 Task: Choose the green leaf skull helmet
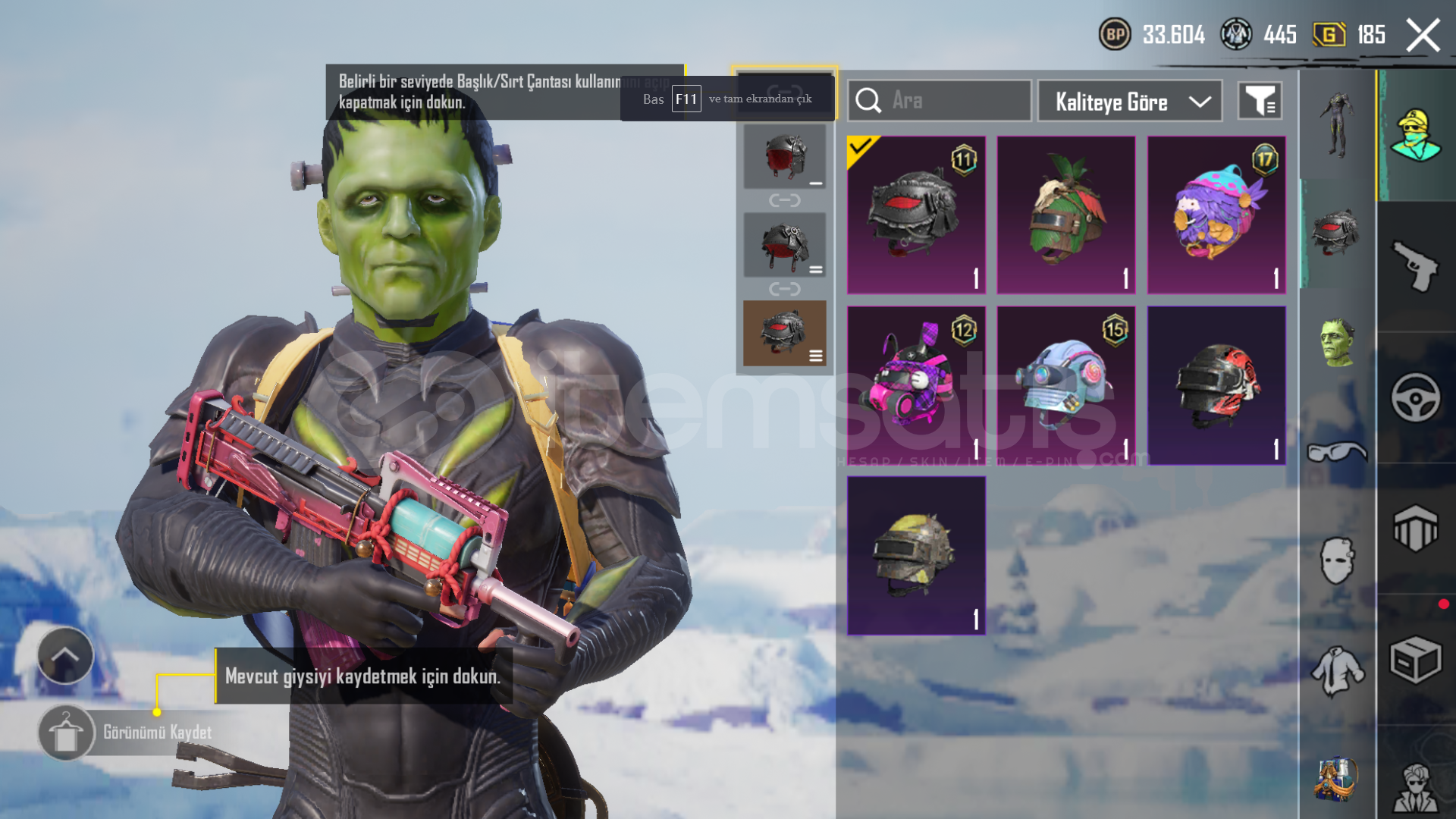click(1065, 215)
